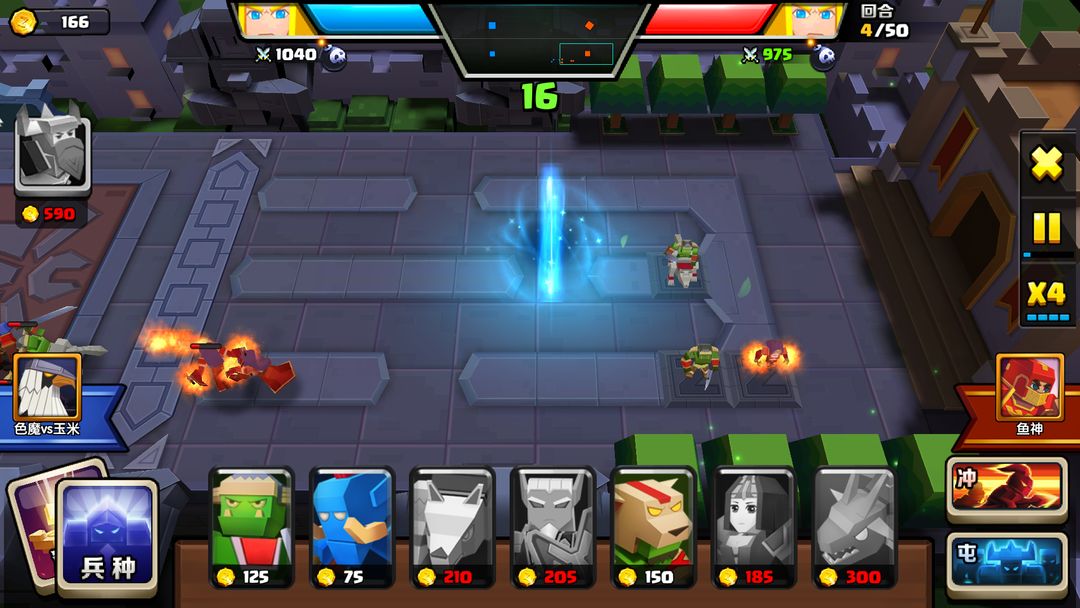Close the battle with the yellow X
The image size is (1080, 608).
(1047, 164)
